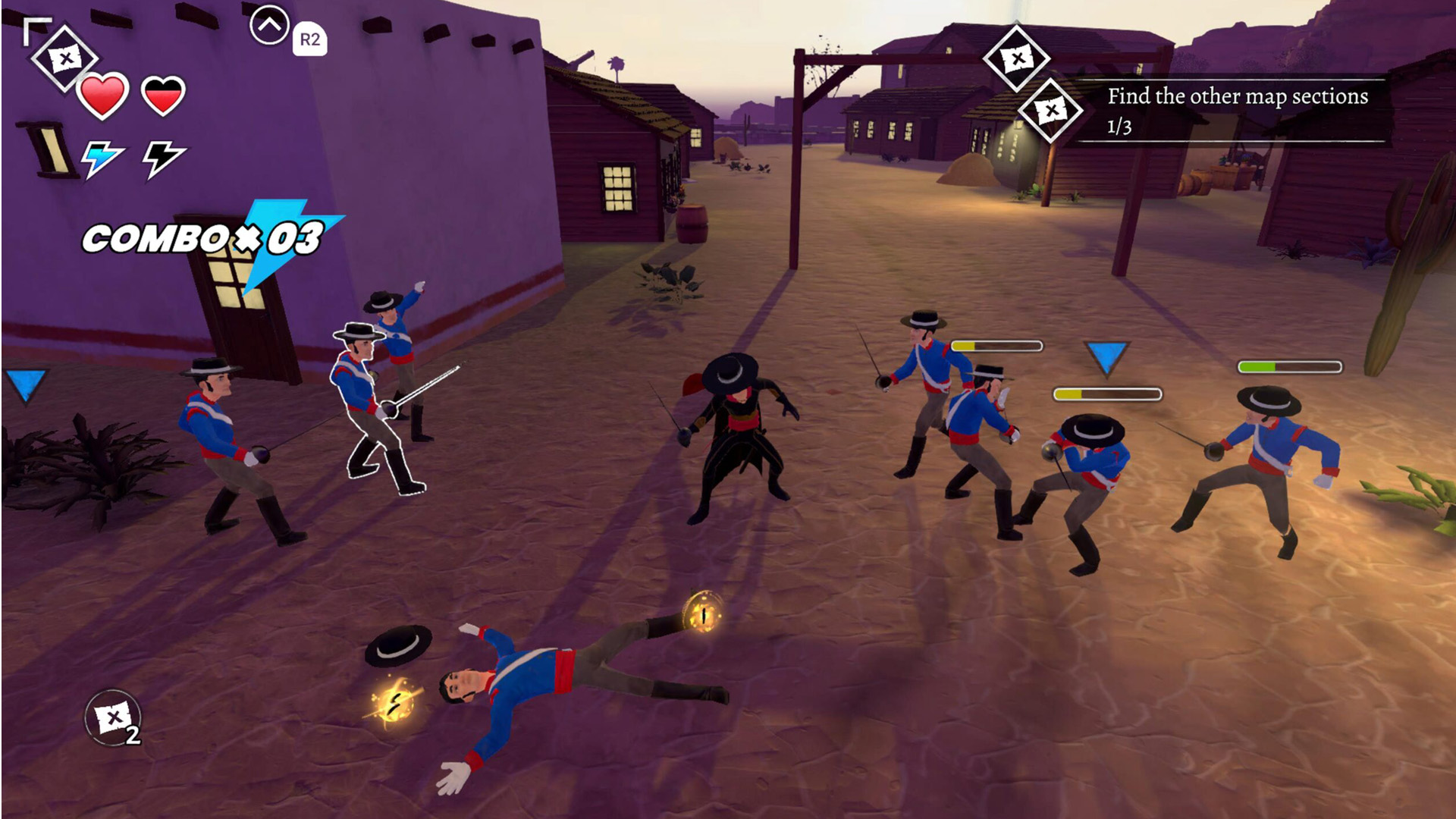The image size is (1456, 819).
Task: Click the circled up-chevron icon
Action: pyautogui.click(x=269, y=27)
